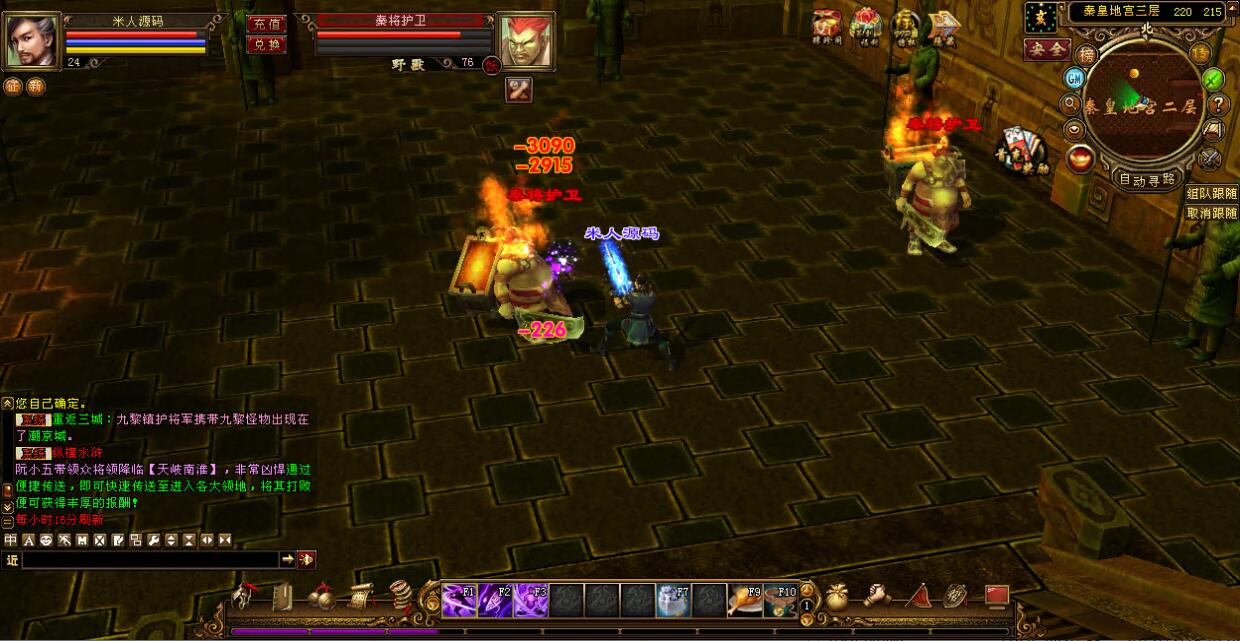1240x641 pixels.
Task: Toggle the 安全 safe mode button
Action: (x=1047, y=49)
